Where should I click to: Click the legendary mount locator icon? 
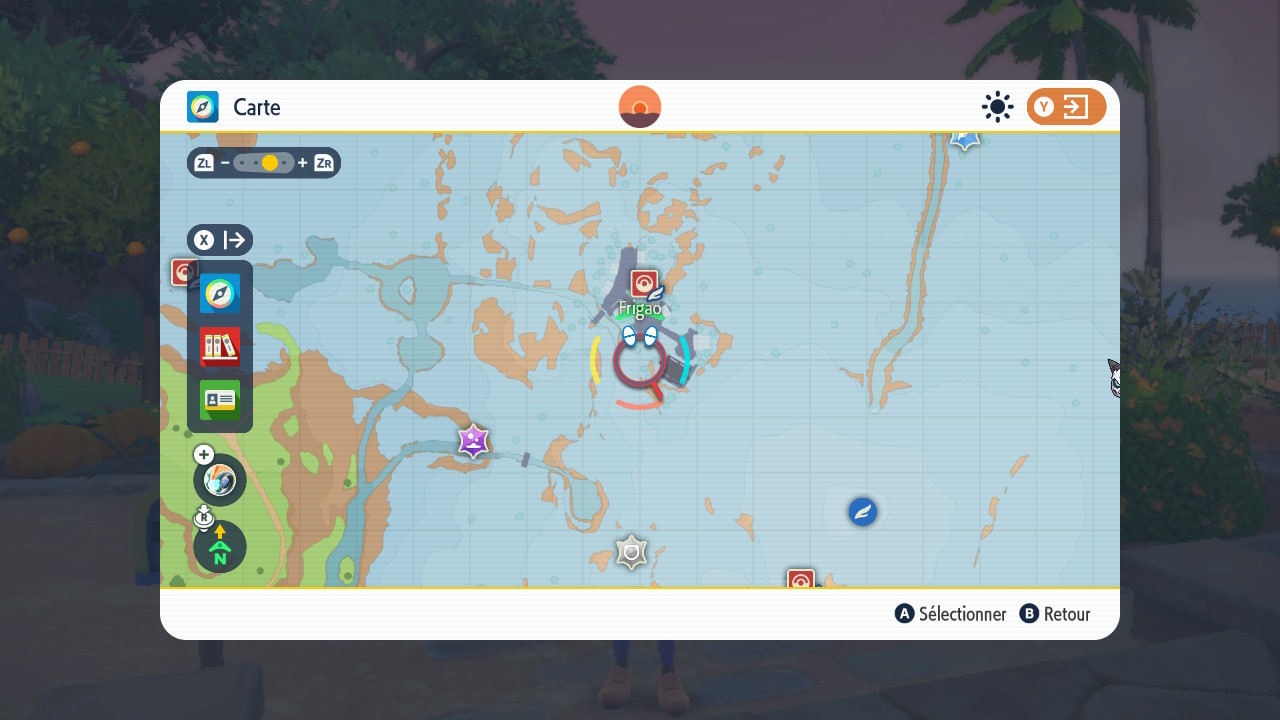coord(220,480)
